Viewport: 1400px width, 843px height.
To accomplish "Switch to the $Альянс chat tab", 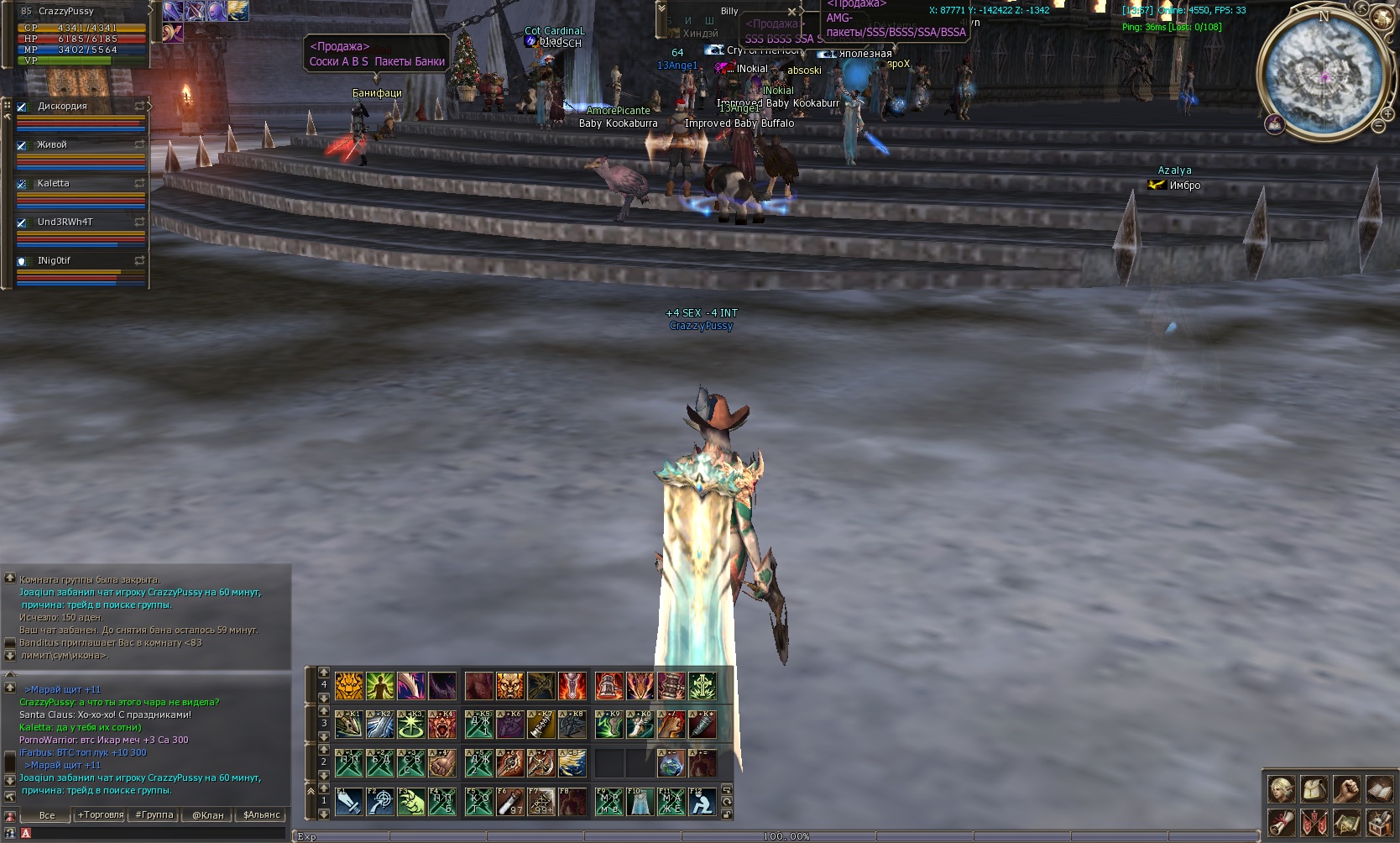I will point(261,814).
